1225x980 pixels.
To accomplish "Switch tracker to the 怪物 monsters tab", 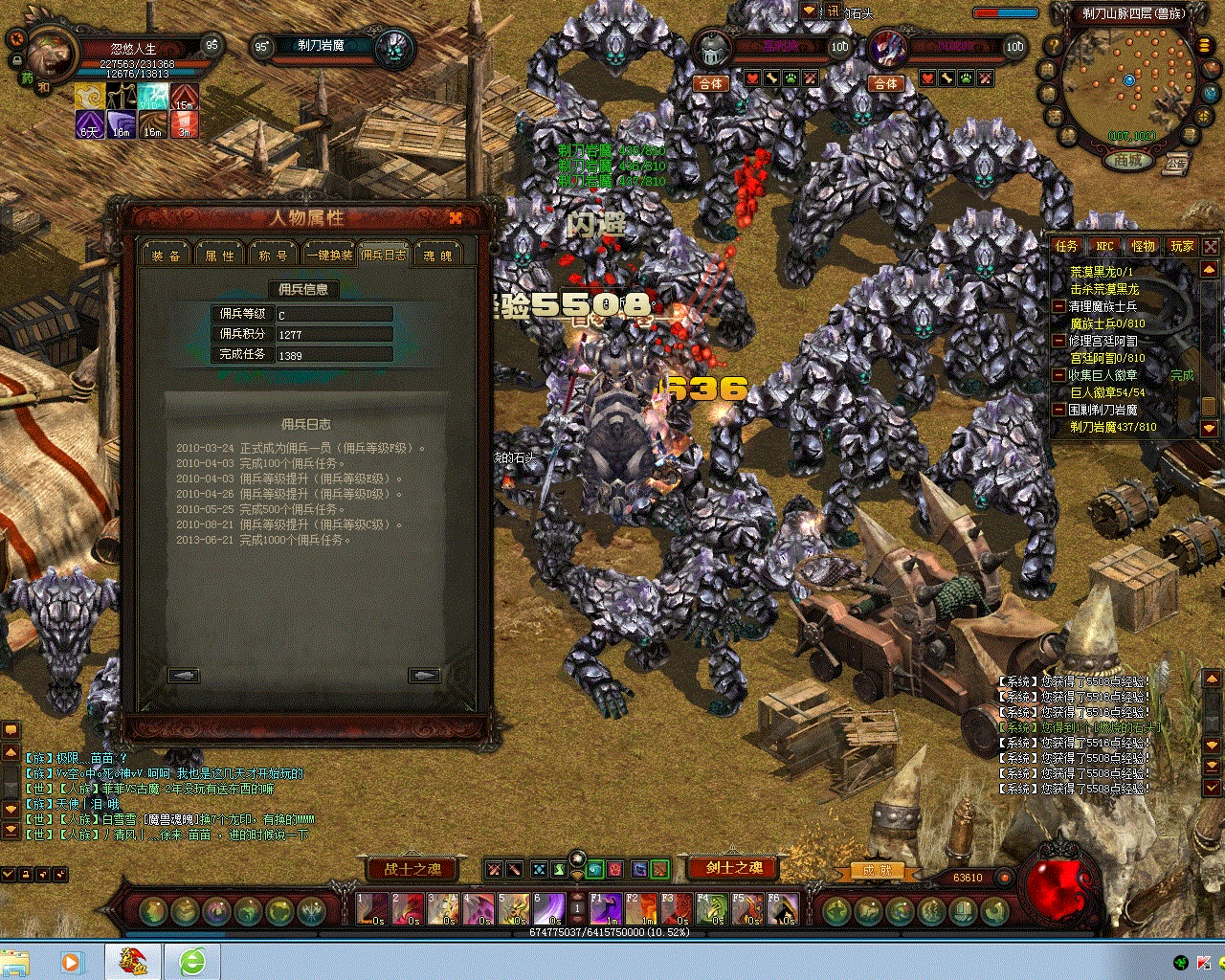I will click(x=1144, y=246).
